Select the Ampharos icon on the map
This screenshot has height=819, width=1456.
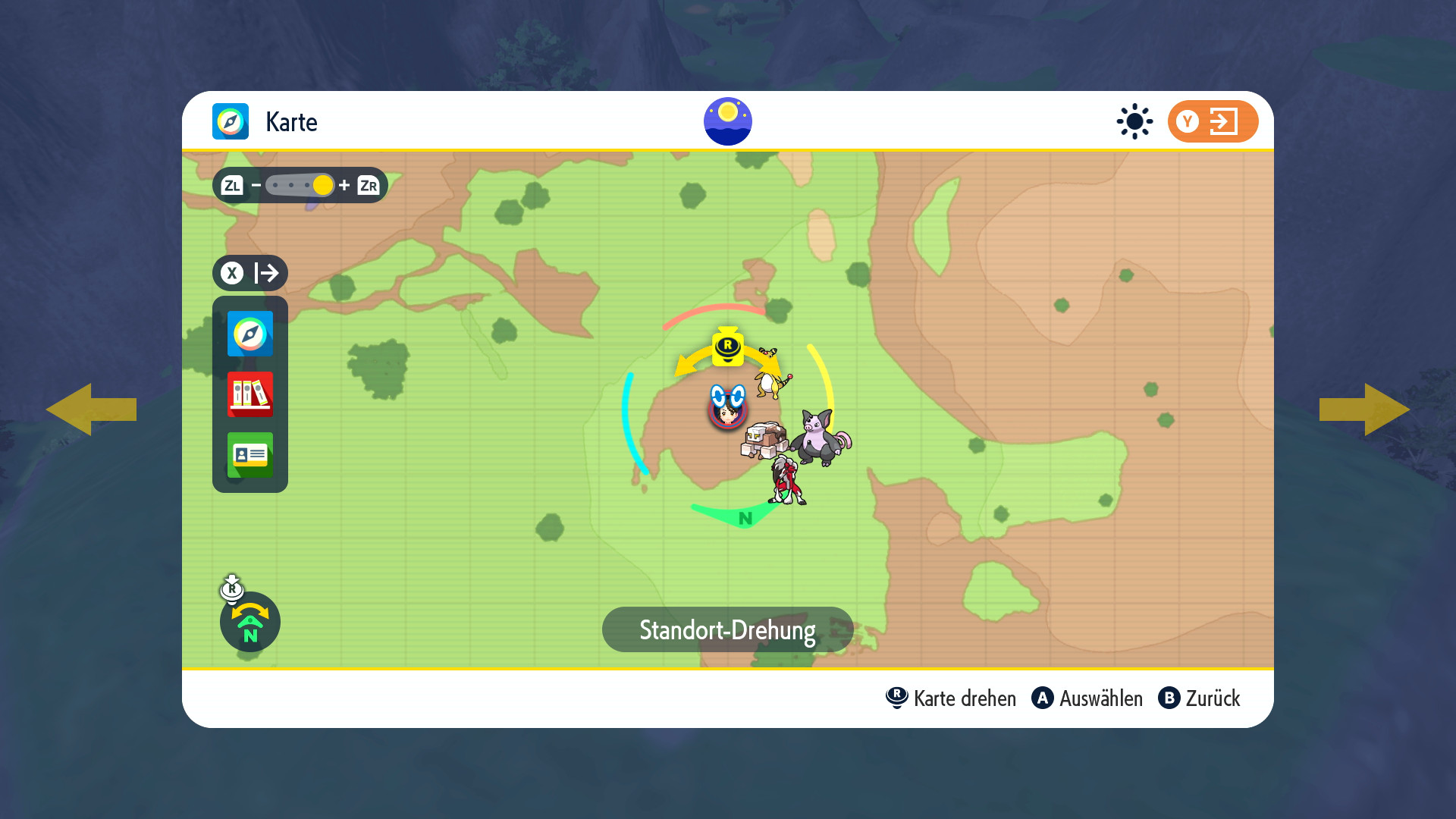coord(772,374)
